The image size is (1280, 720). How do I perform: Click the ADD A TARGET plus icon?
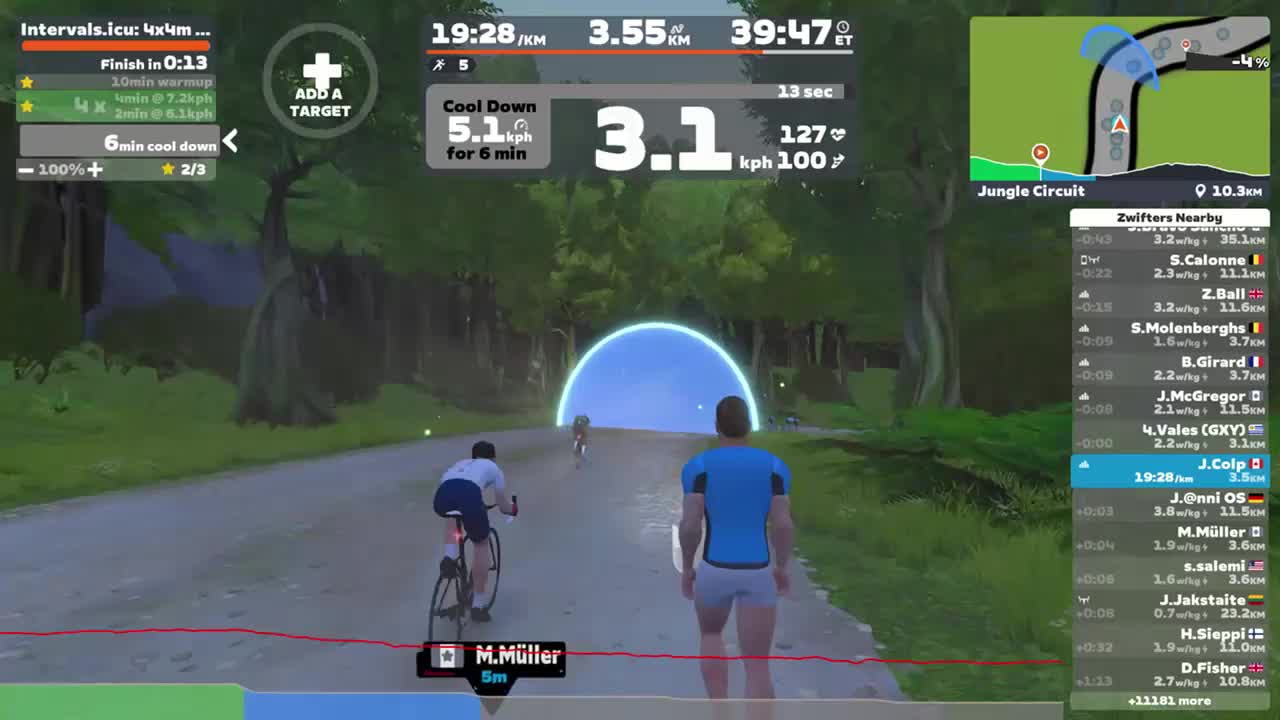point(319,70)
